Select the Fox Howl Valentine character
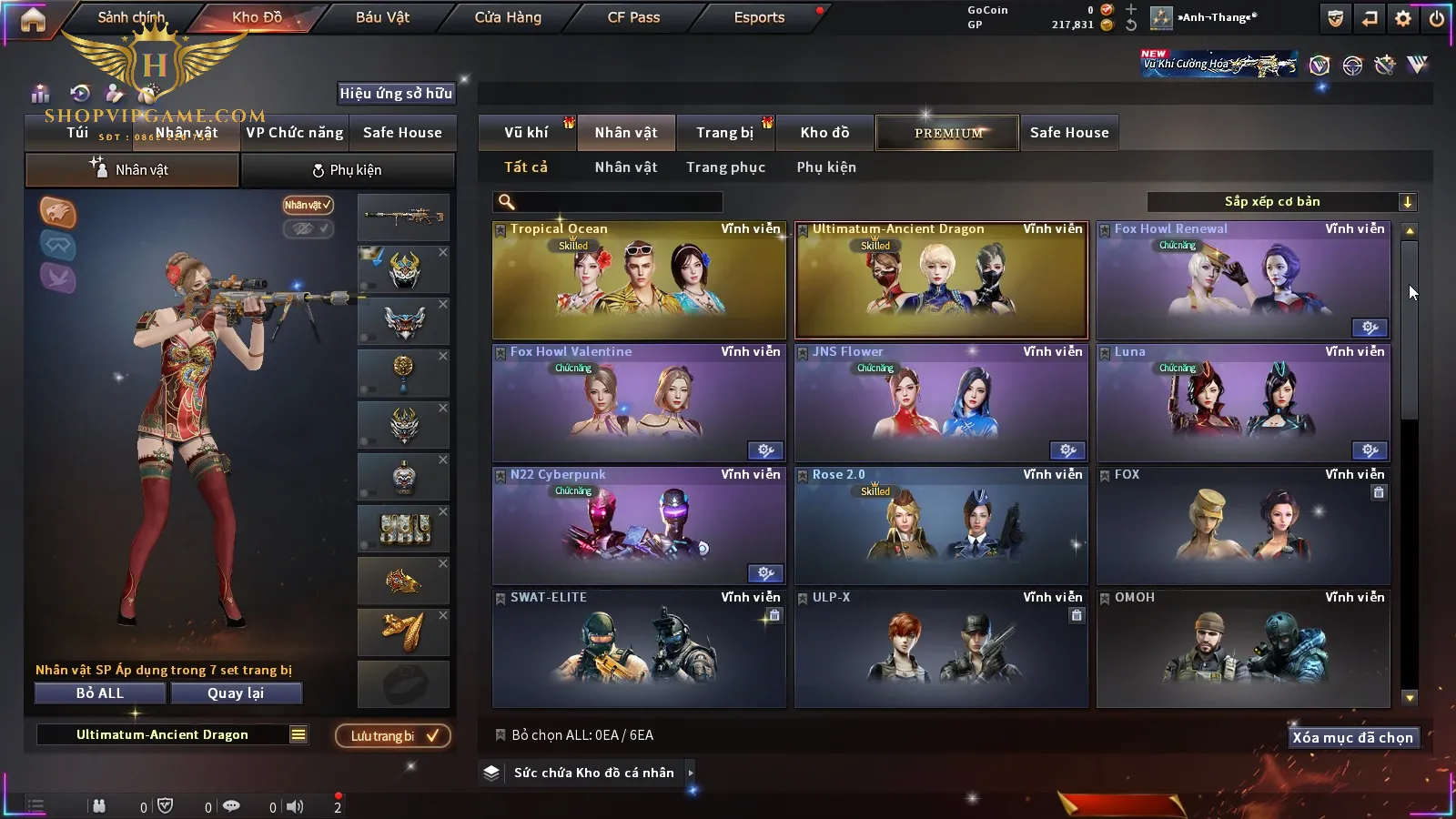1456x819 pixels. (x=639, y=403)
